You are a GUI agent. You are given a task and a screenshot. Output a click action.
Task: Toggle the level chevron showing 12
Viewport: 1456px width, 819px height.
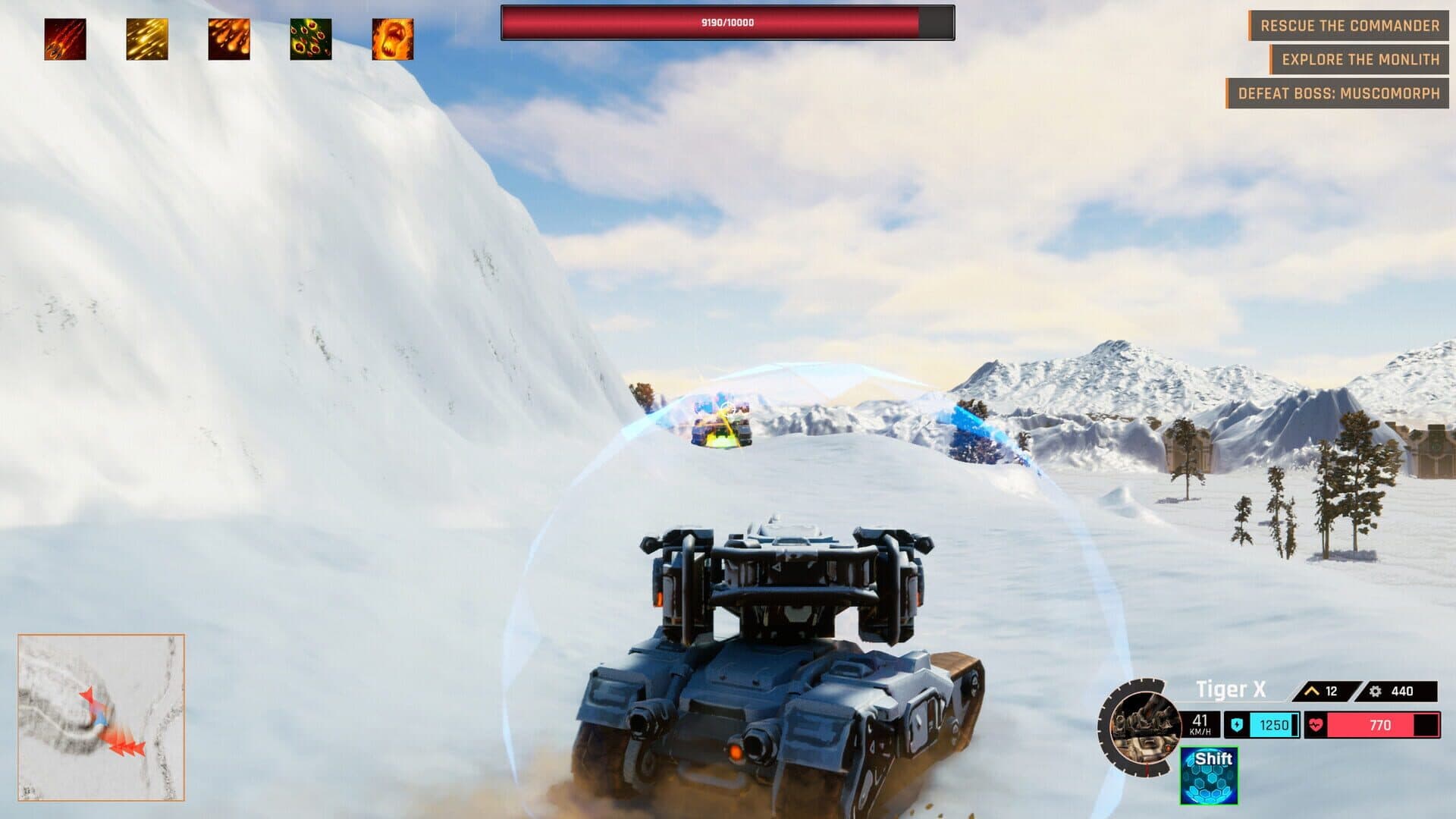pos(1311,692)
